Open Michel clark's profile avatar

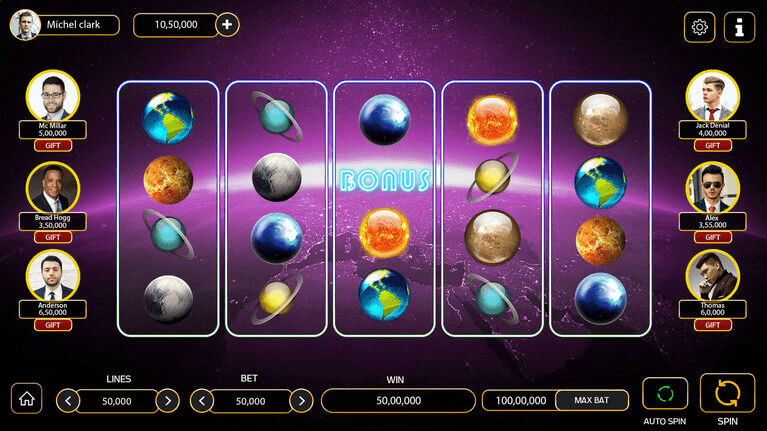(24, 25)
